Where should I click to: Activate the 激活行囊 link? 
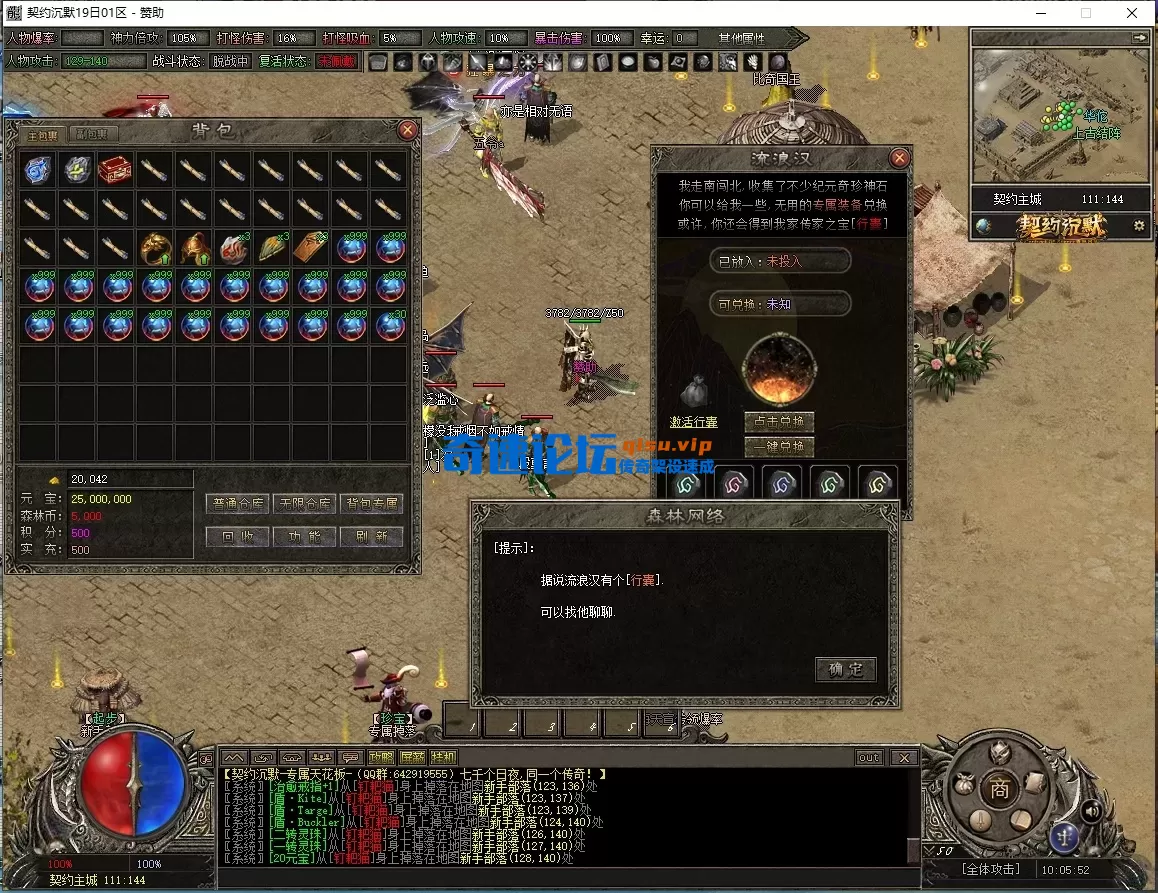point(694,422)
